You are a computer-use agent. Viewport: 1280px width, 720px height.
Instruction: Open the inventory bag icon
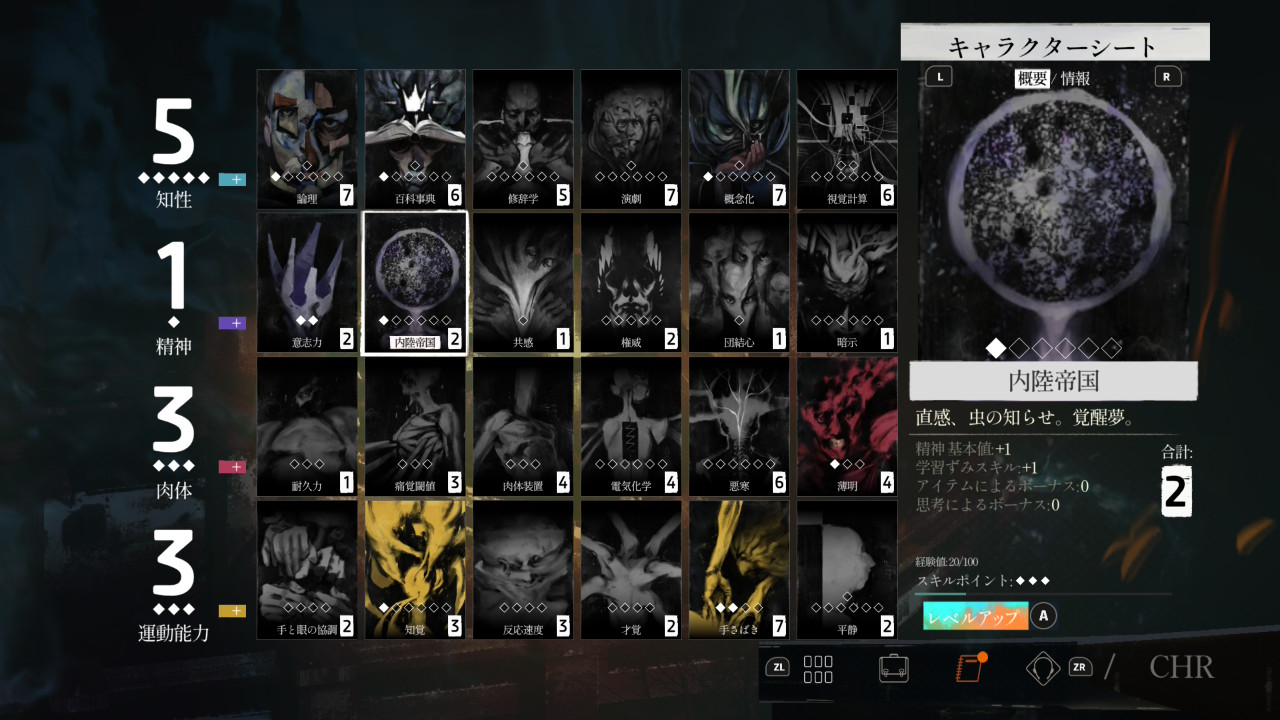point(893,667)
